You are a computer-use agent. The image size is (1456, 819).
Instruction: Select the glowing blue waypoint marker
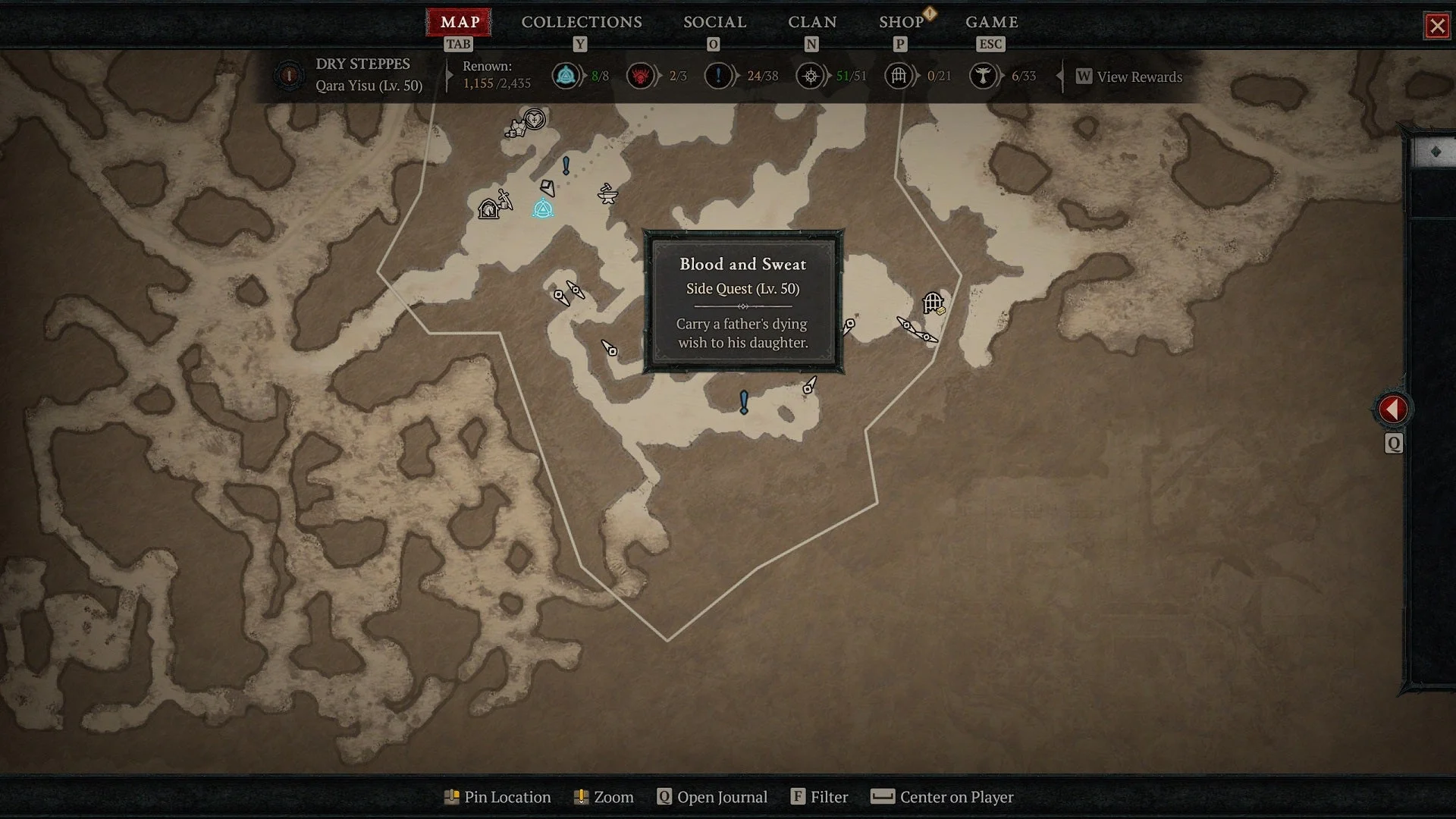(542, 209)
